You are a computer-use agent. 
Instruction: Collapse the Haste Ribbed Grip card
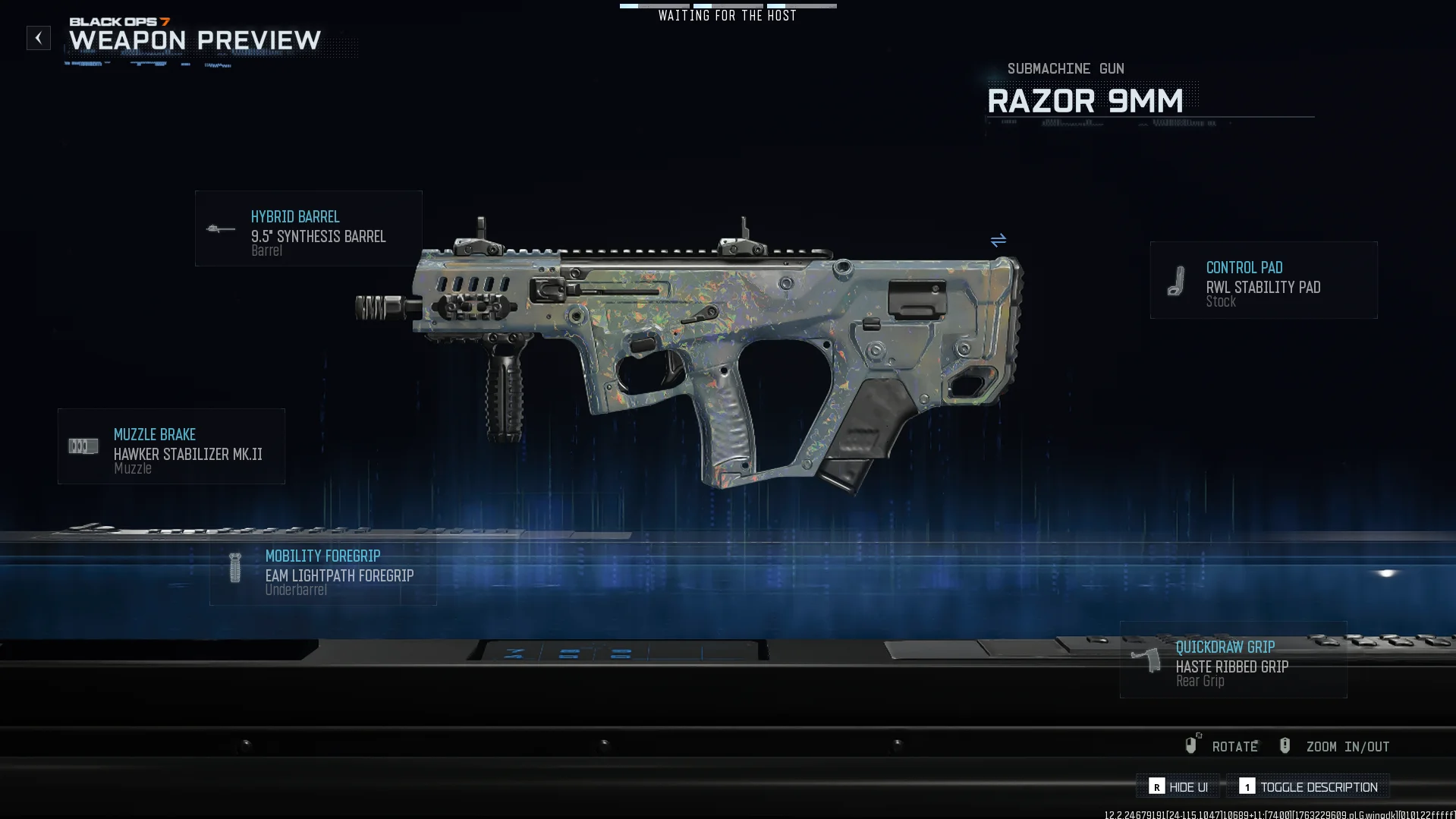(x=1232, y=660)
